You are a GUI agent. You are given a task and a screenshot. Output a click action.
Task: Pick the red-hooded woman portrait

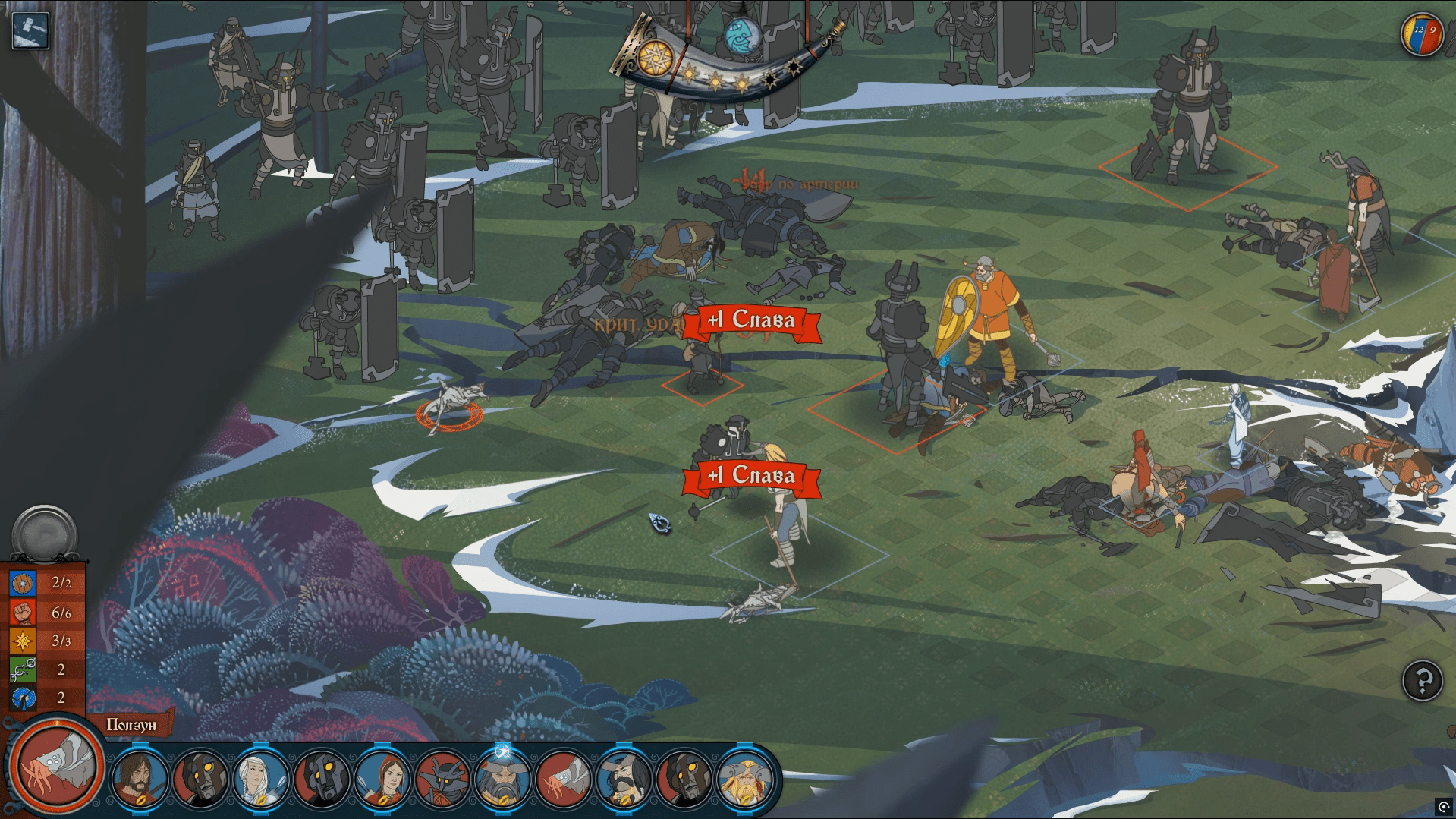pyautogui.click(x=382, y=778)
